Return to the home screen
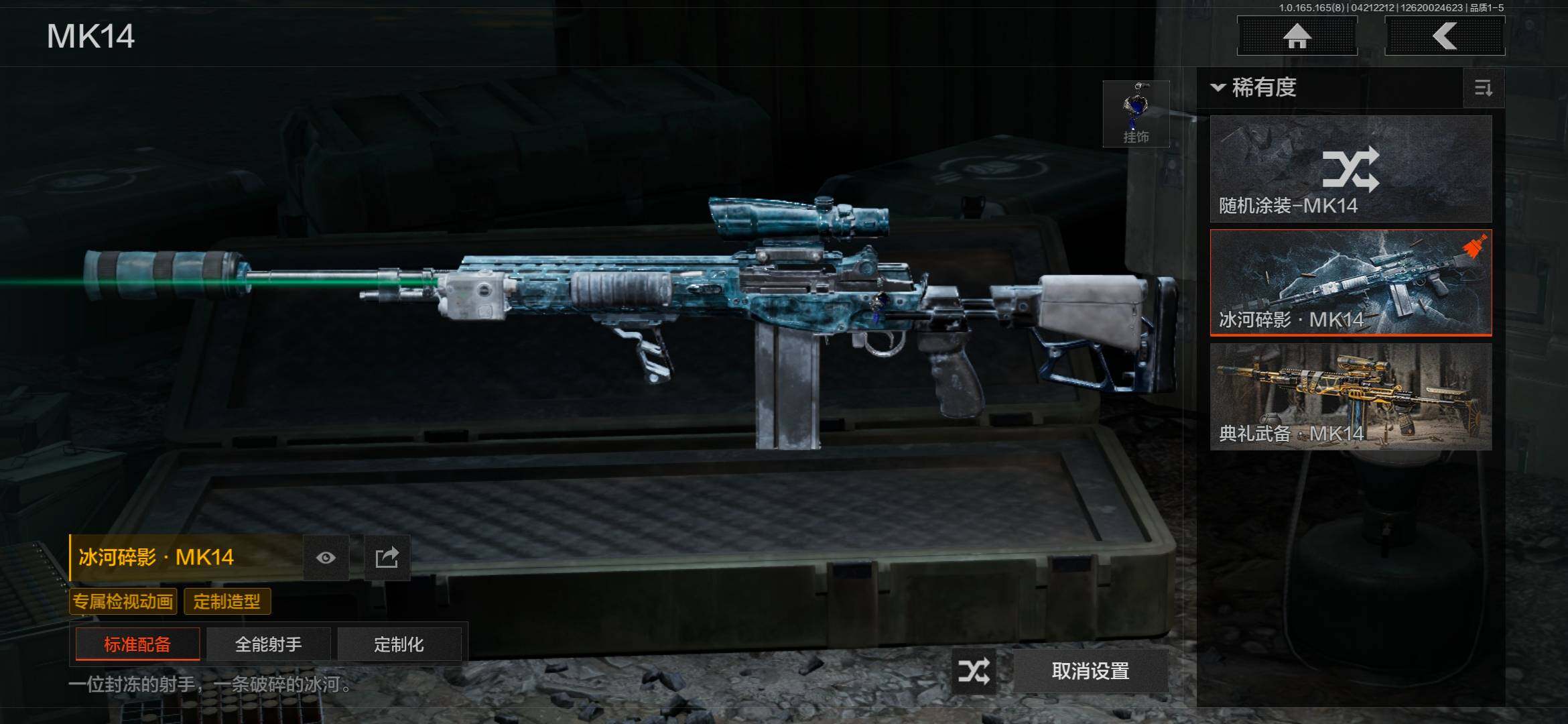The height and width of the screenshot is (724, 1568). (1297, 36)
